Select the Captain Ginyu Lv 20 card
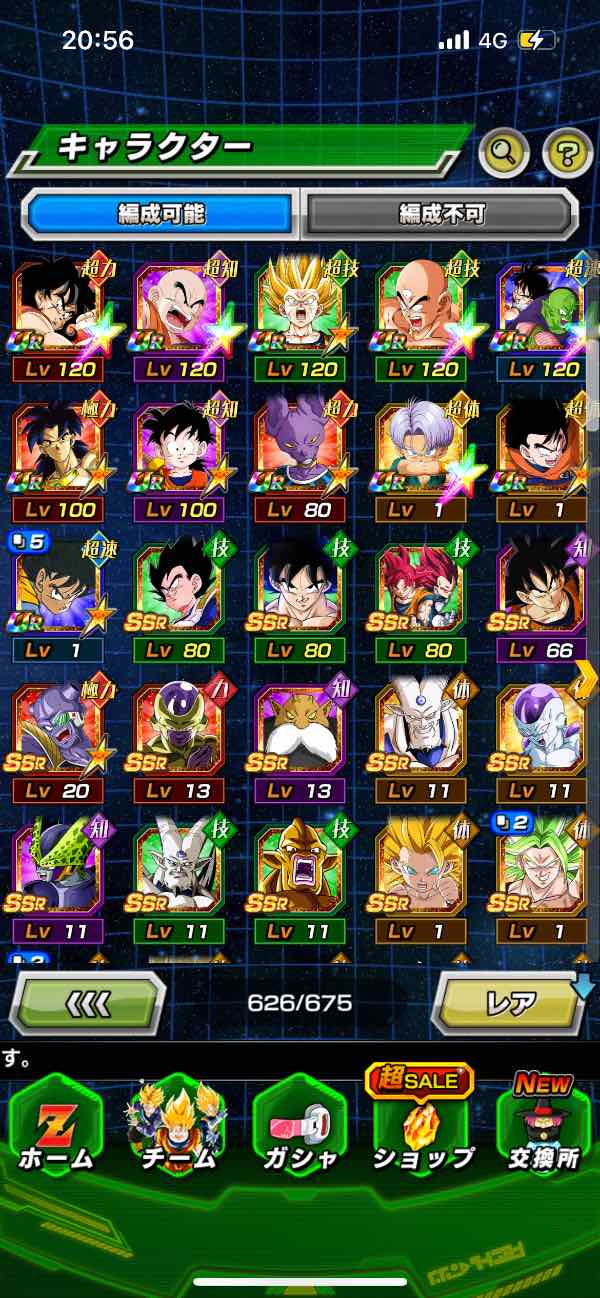This screenshot has width=600, height=1298. click(57, 732)
